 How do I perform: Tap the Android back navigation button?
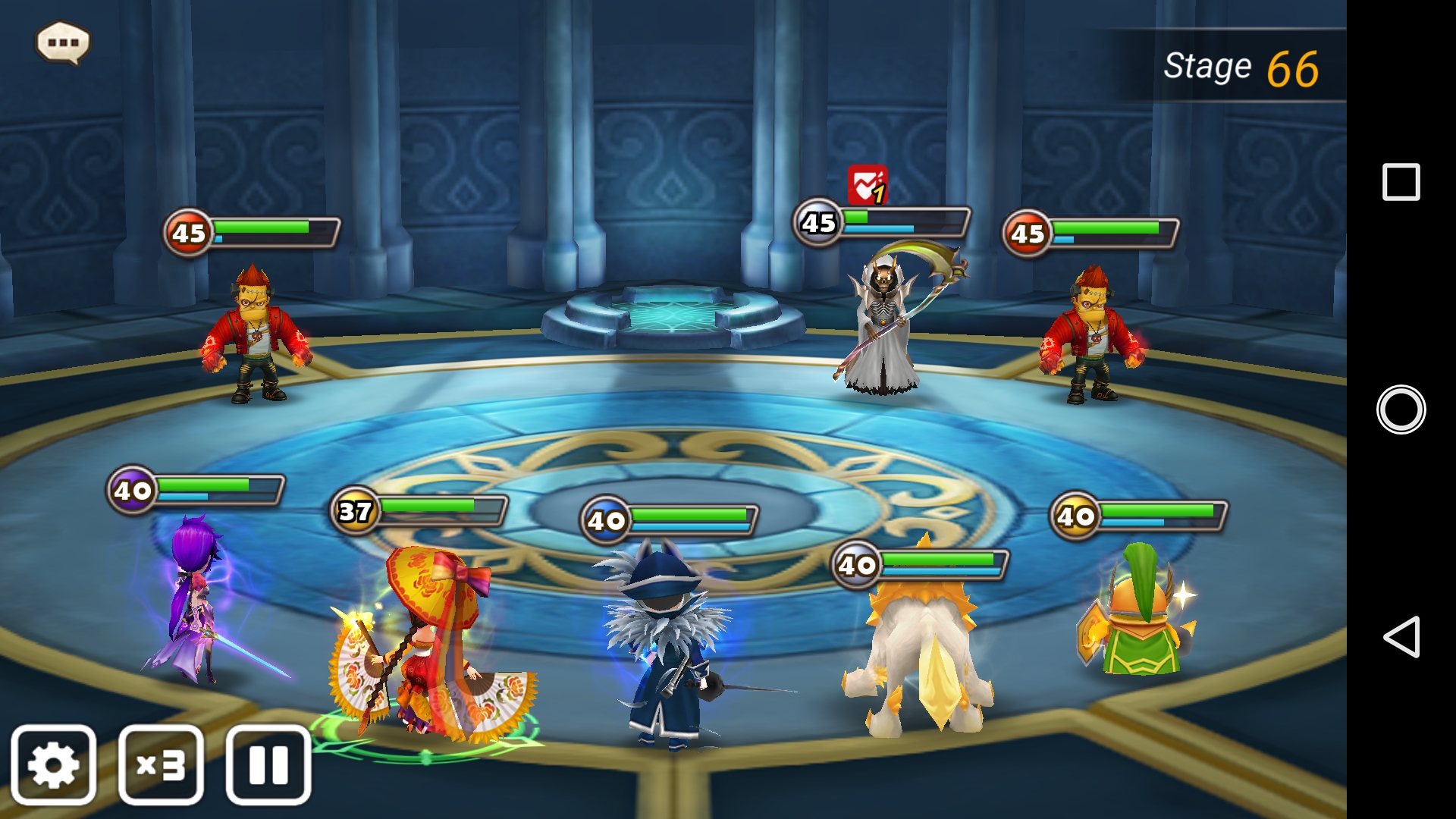click(1401, 636)
